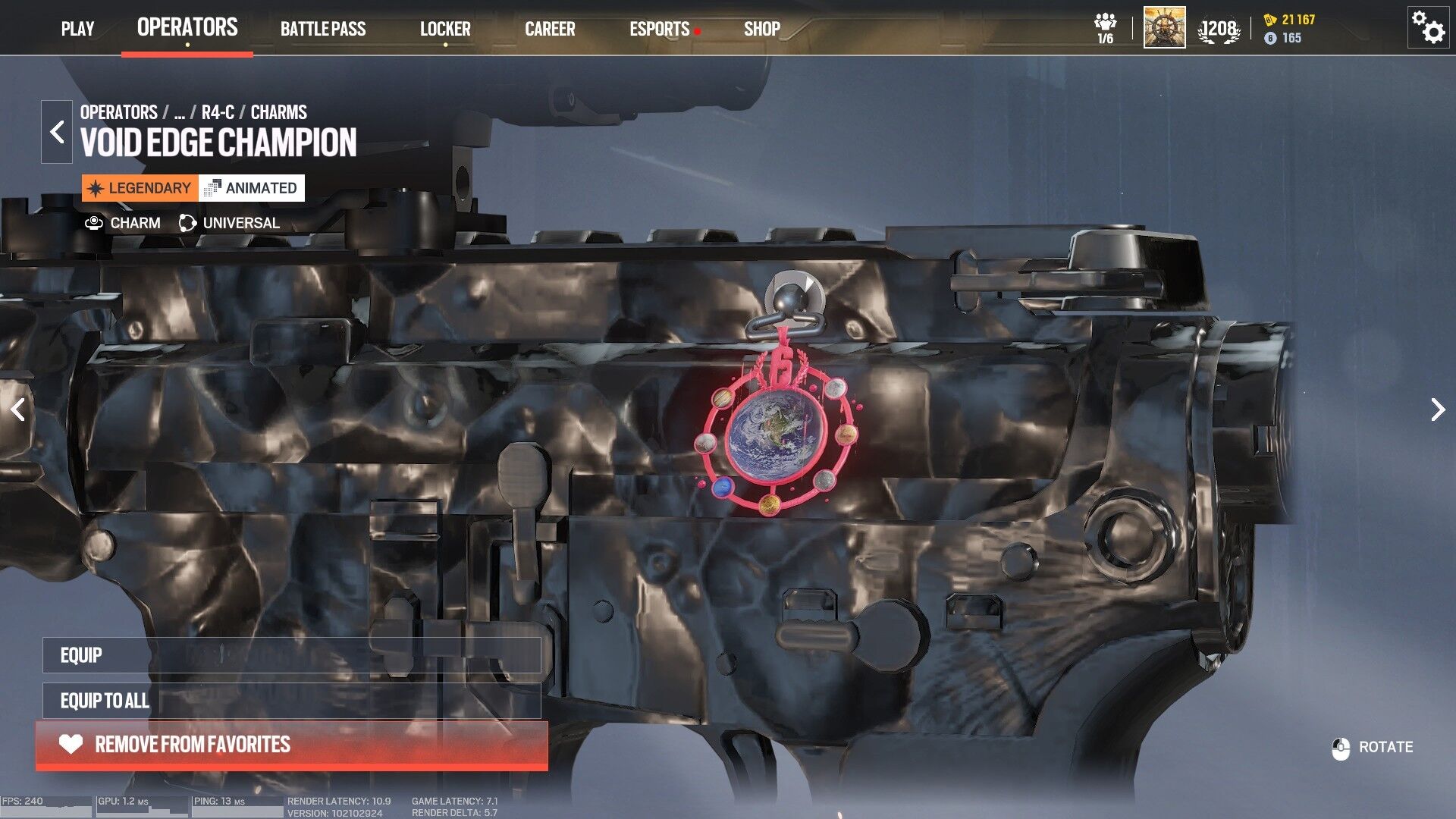The image size is (1456, 819).
Task: Open the Operators breadcrumb link
Action: (118, 112)
